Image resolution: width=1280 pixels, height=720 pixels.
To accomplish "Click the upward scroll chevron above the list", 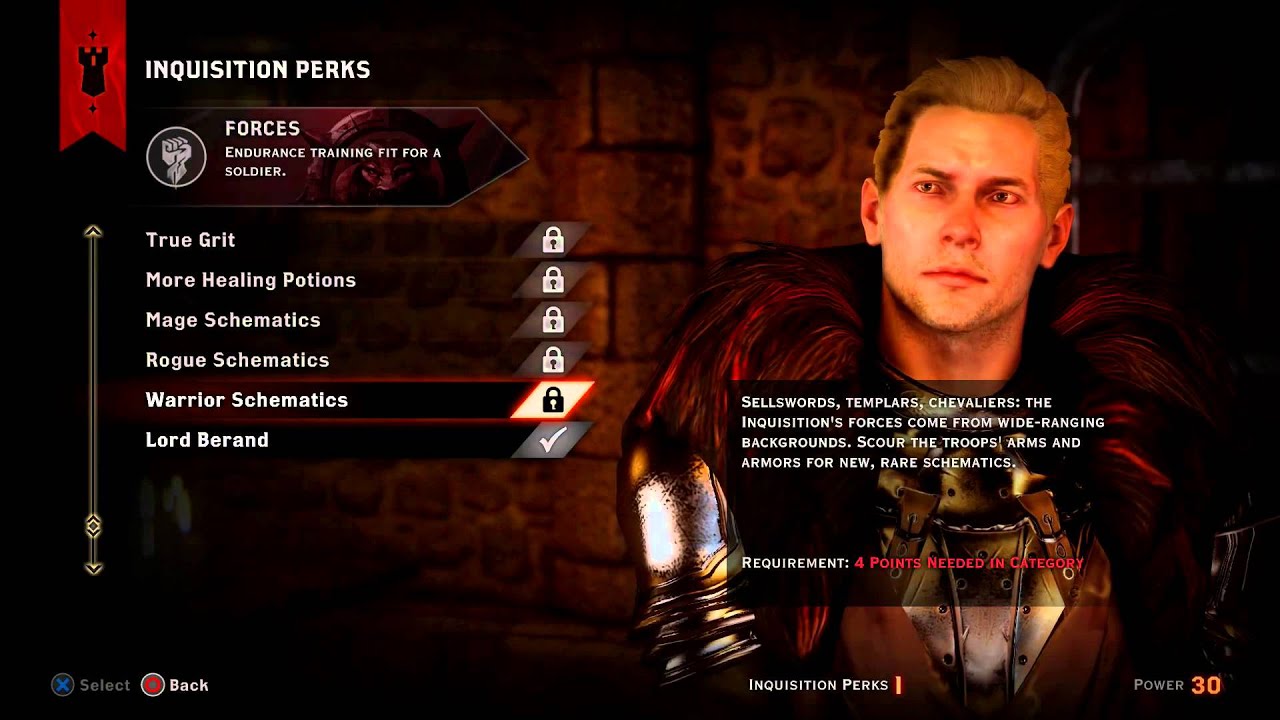I will (95, 232).
